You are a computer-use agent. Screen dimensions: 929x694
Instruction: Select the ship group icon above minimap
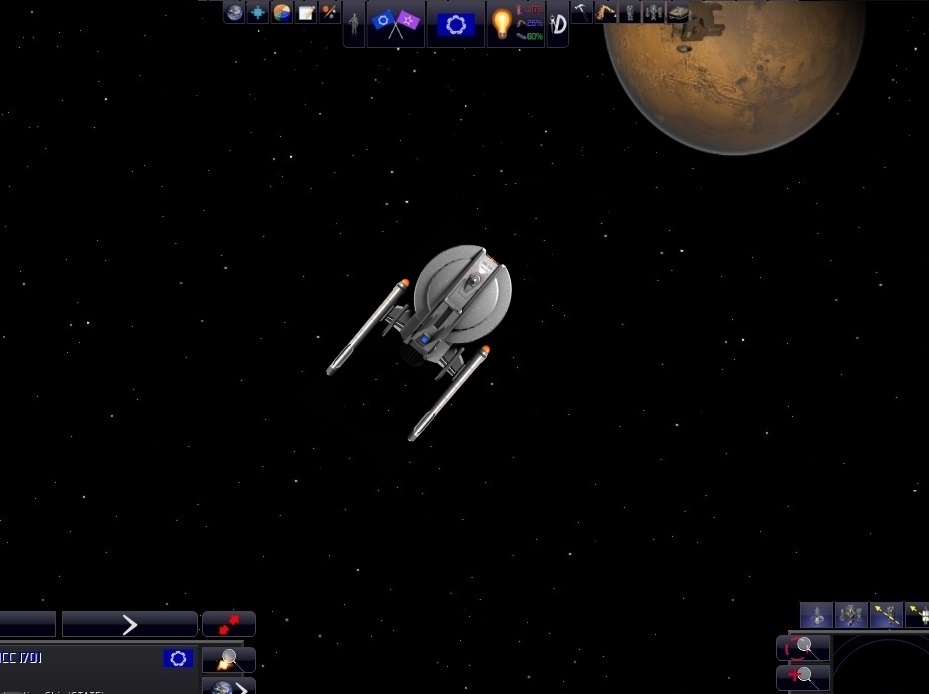pyautogui.click(x=851, y=614)
